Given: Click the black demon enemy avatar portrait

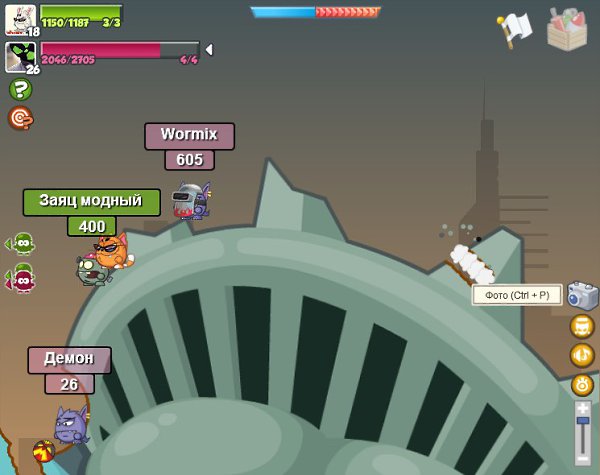Looking at the screenshot, I should tap(20, 56).
